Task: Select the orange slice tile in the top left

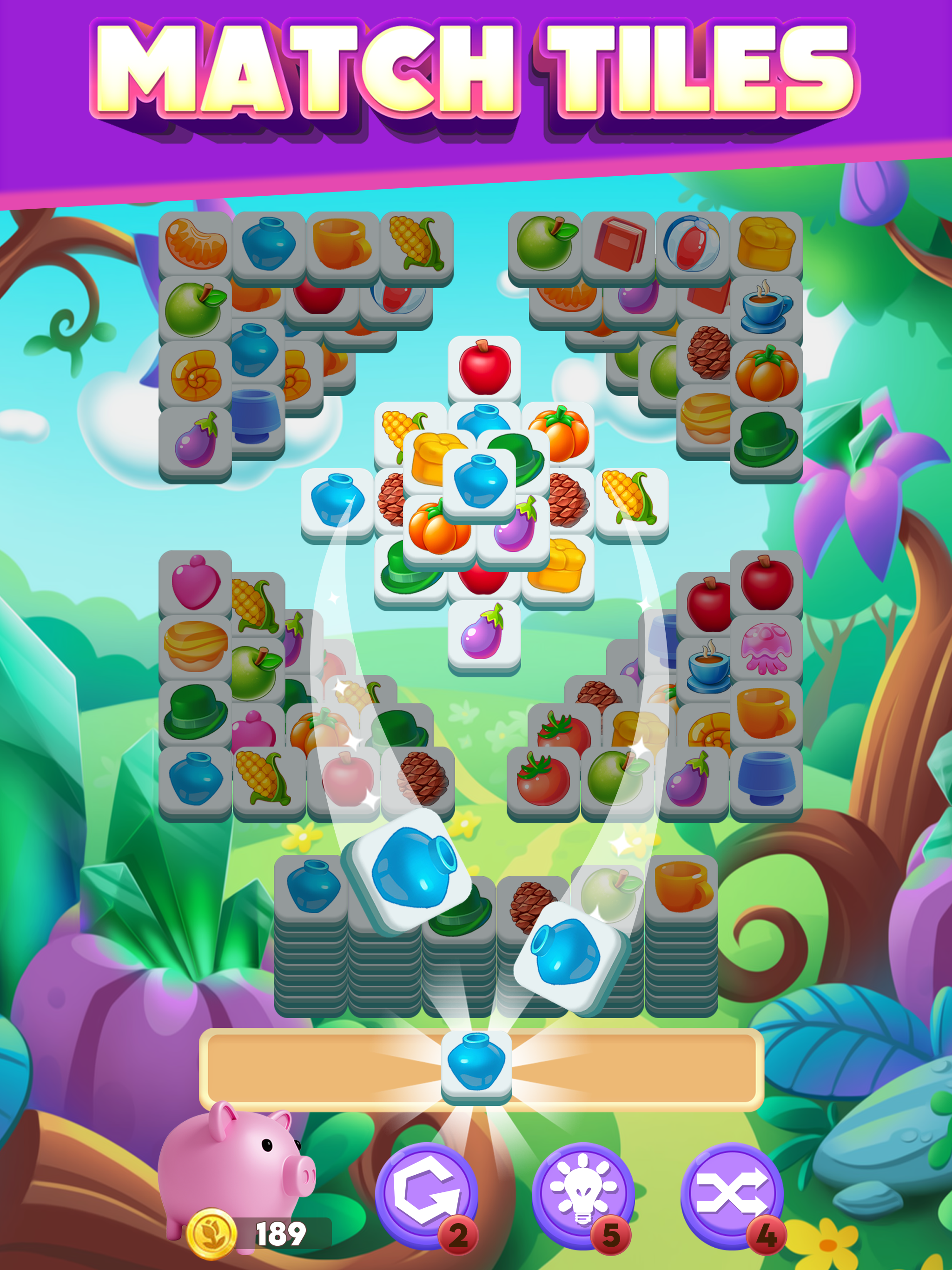Action: tap(195, 244)
